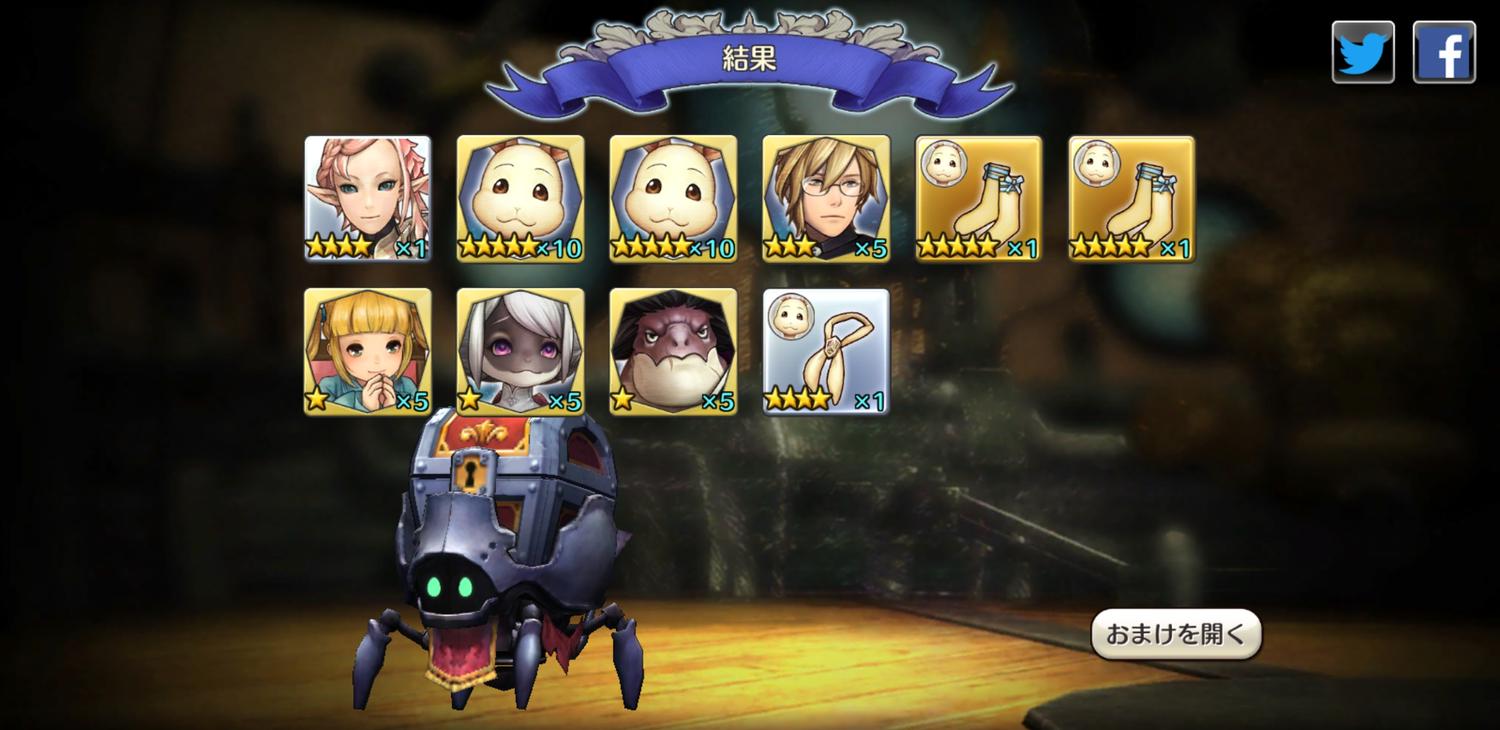This screenshot has height=730, width=1500.
Task: Pick the white-haired purple-eyed character tile
Action: (521, 351)
